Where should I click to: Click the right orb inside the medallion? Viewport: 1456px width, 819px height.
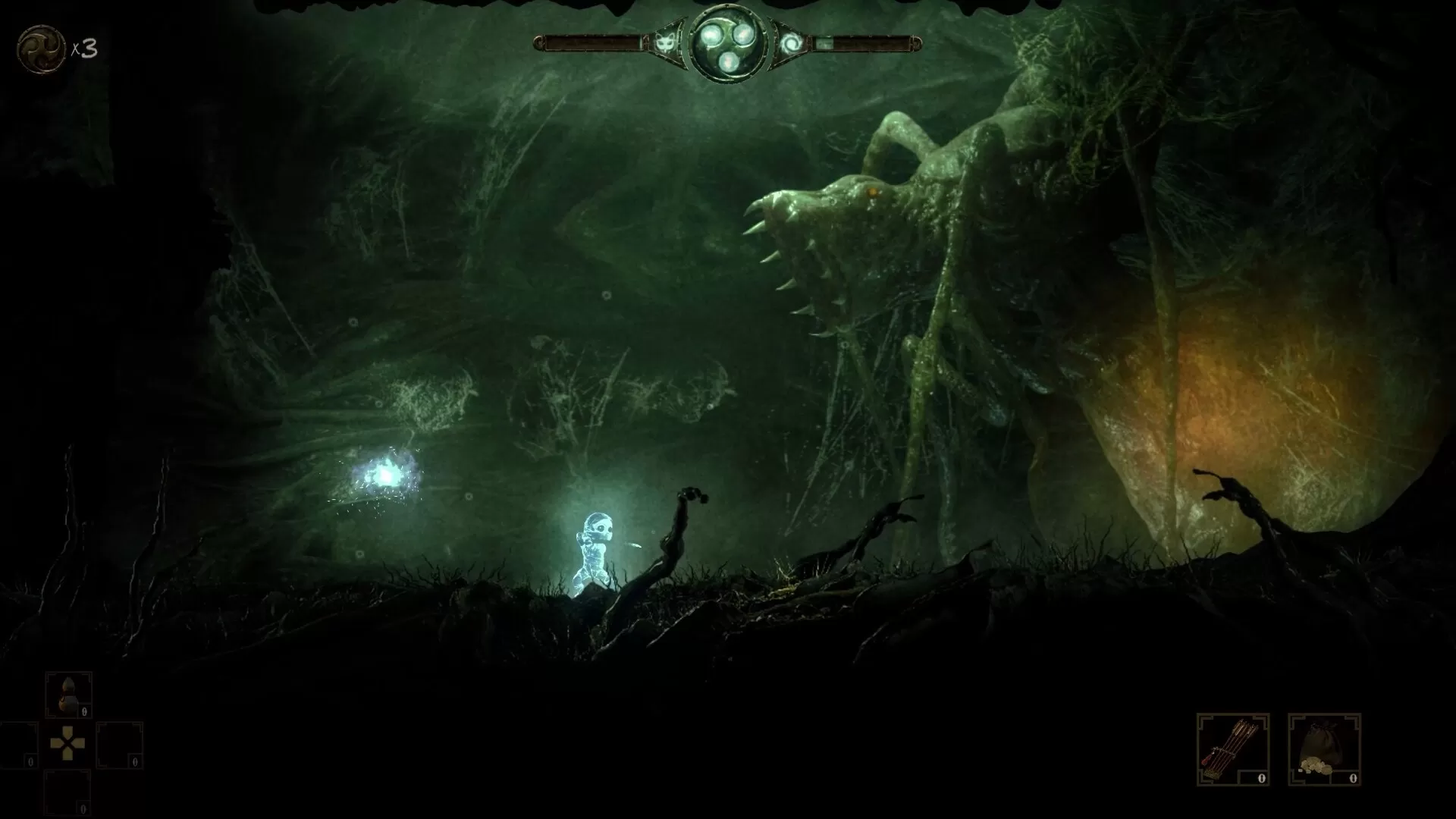click(745, 34)
